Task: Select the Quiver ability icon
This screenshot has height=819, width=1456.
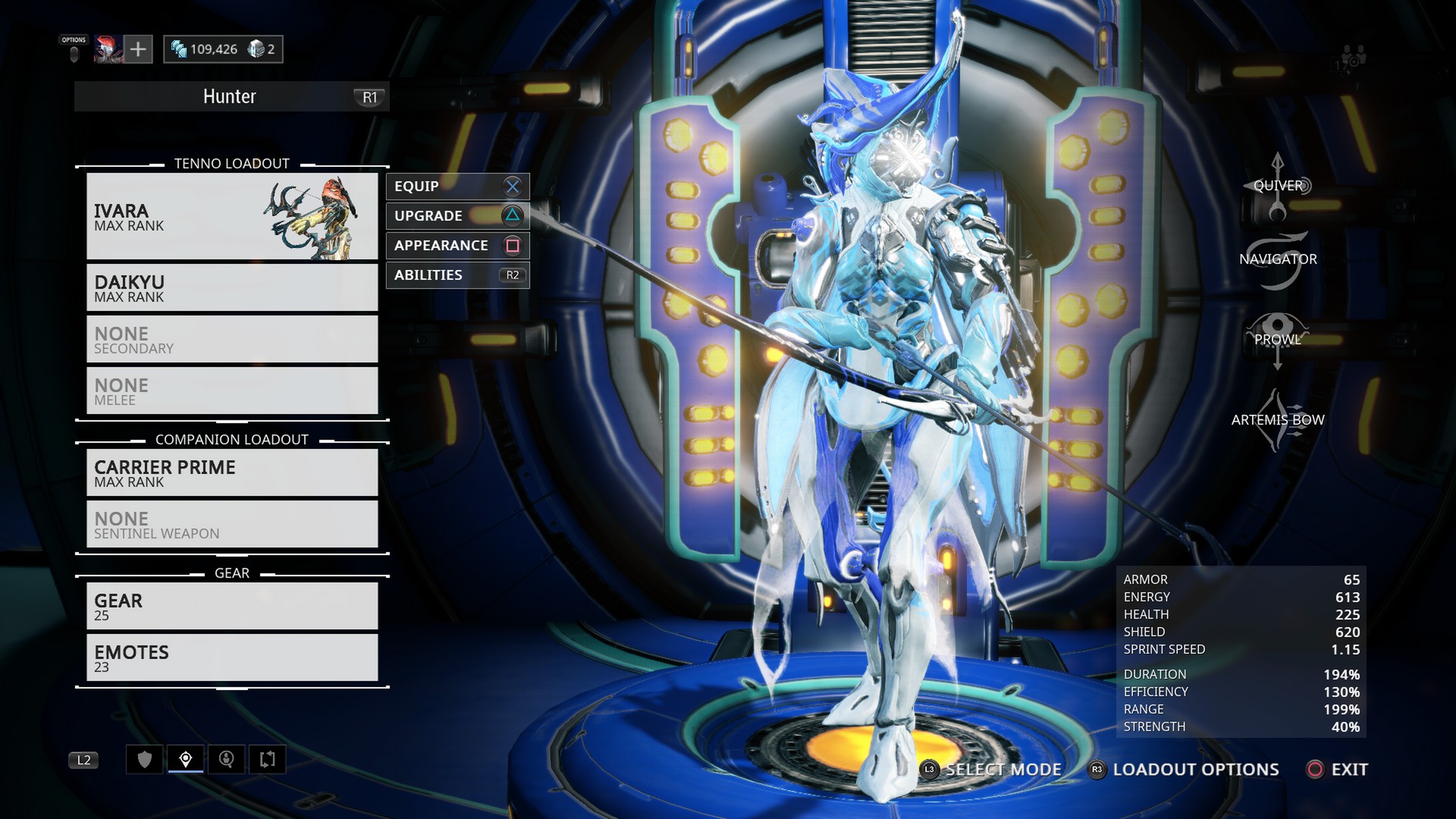Action: click(1278, 187)
